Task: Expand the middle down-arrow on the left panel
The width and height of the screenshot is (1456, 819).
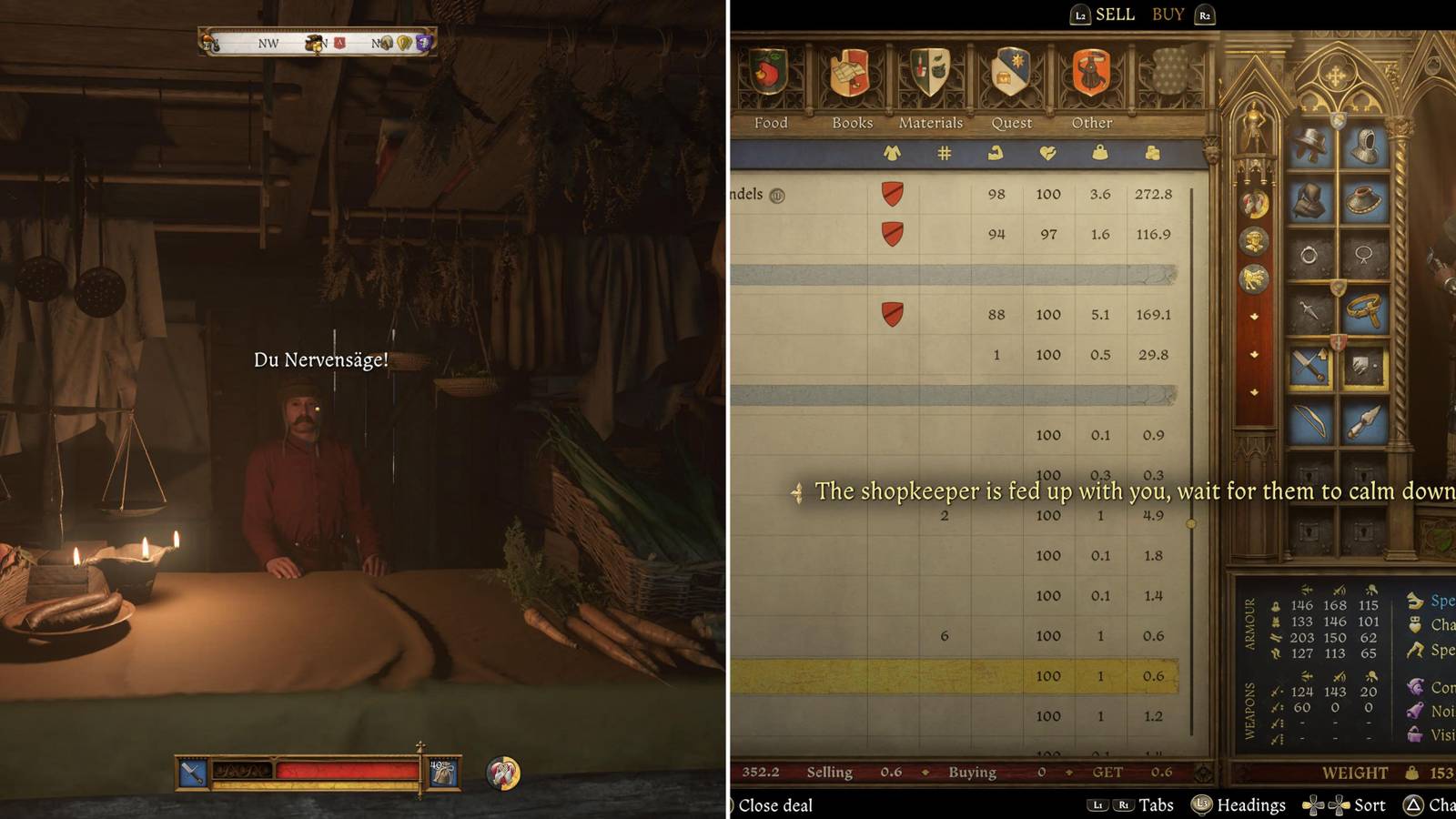Action: tap(1254, 354)
